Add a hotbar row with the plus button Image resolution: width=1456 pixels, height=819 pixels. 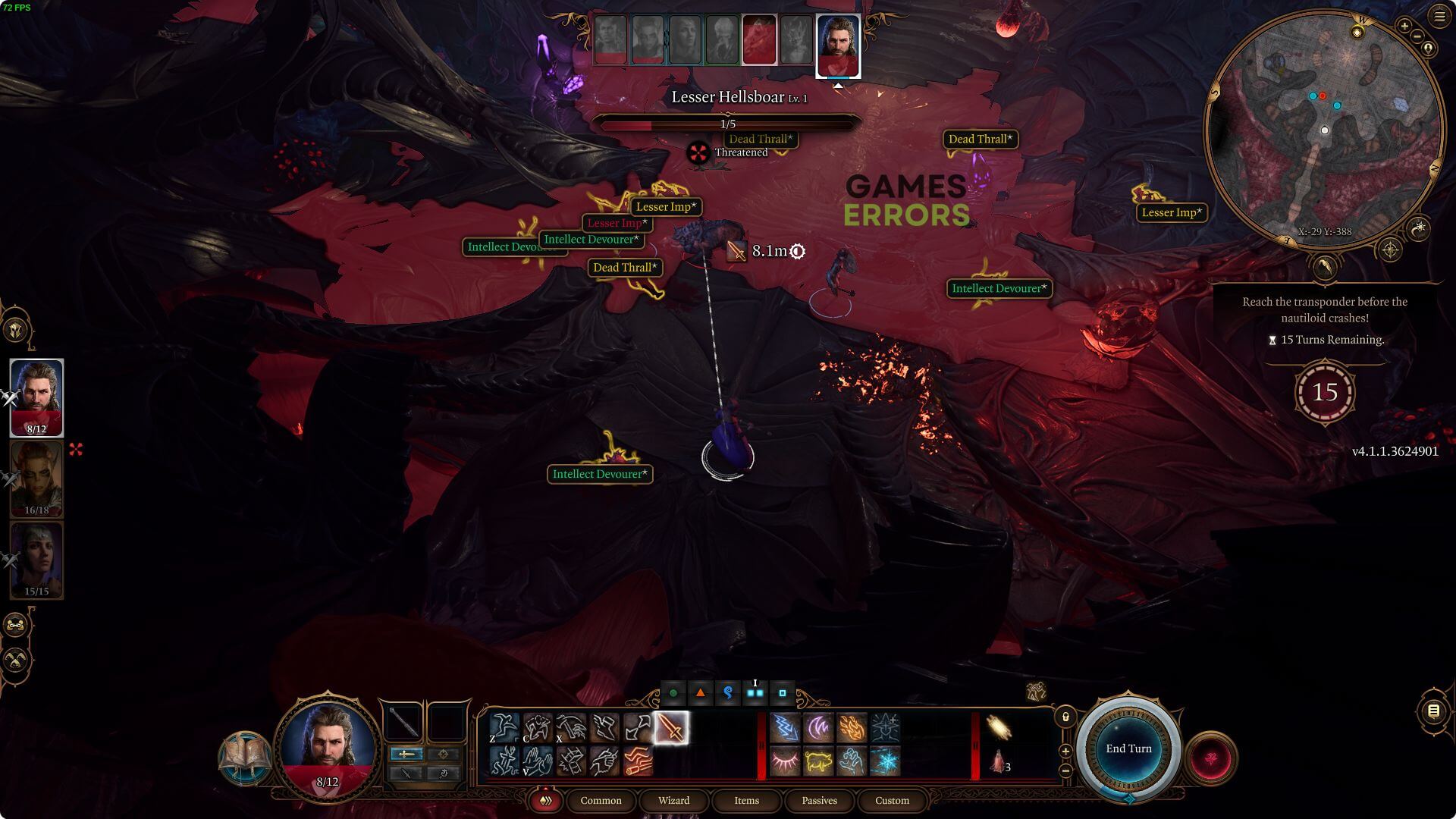click(x=1065, y=752)
